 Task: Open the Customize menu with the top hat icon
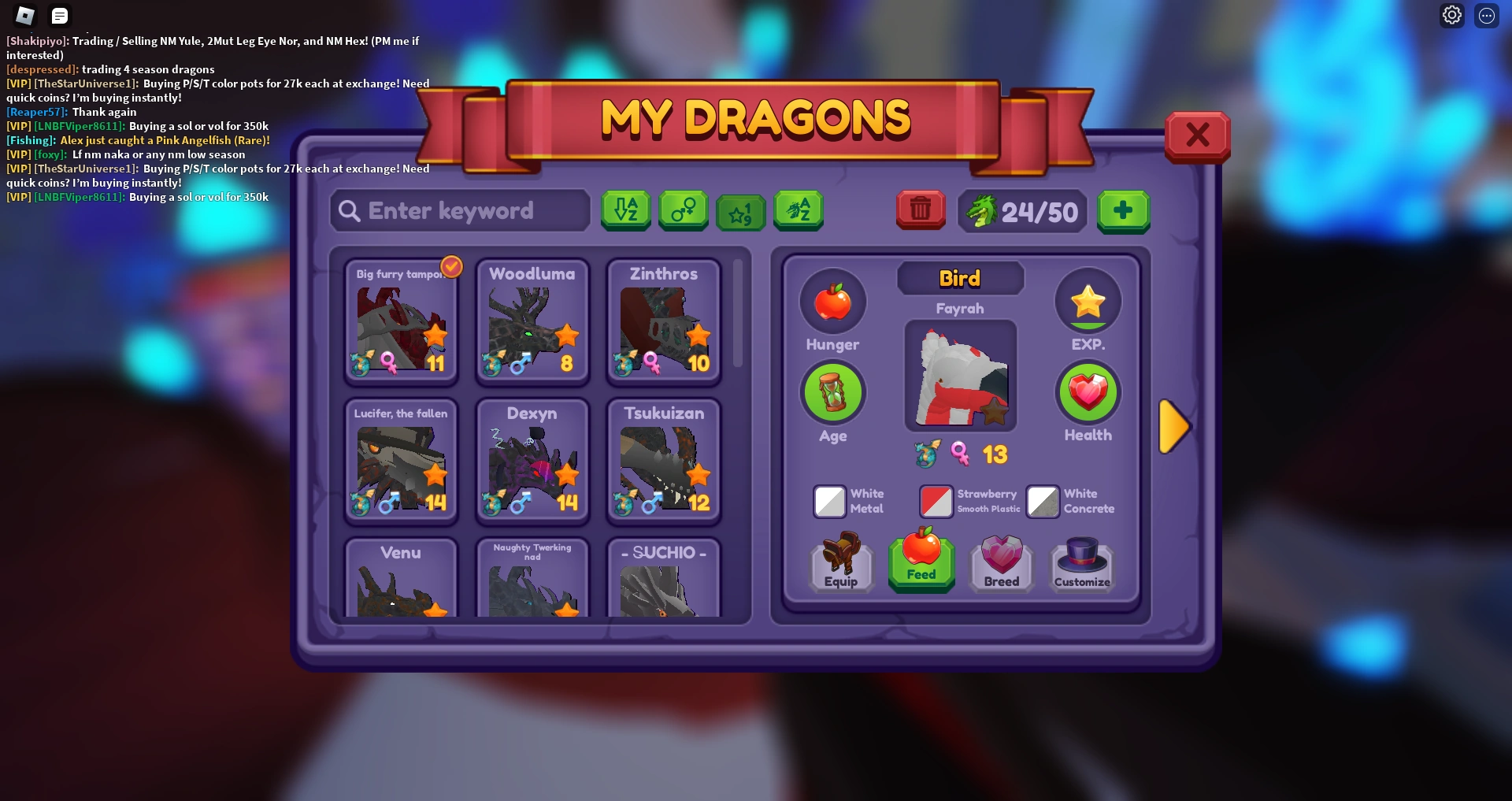1081,563
